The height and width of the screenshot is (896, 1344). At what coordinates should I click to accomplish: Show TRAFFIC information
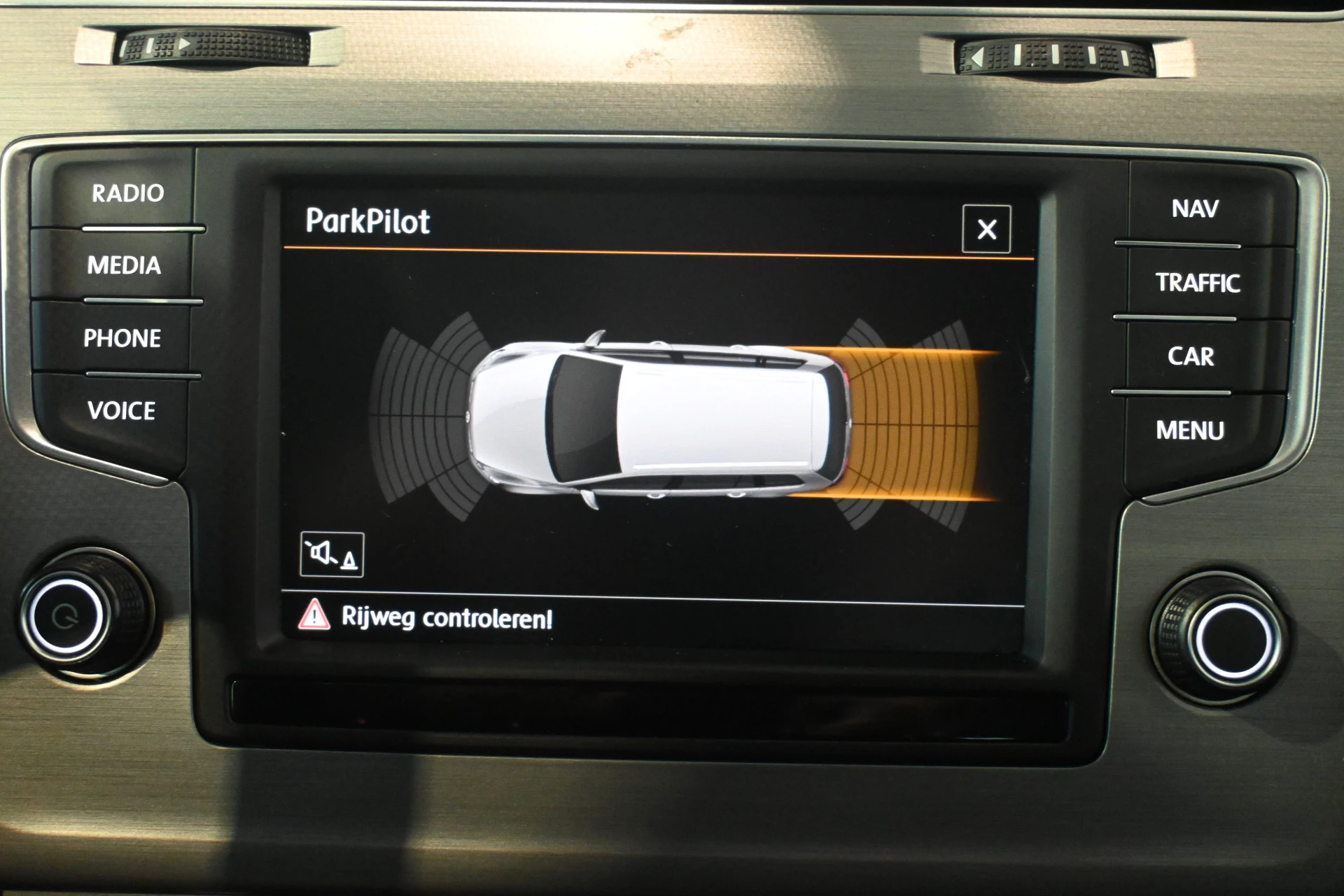1197,283
